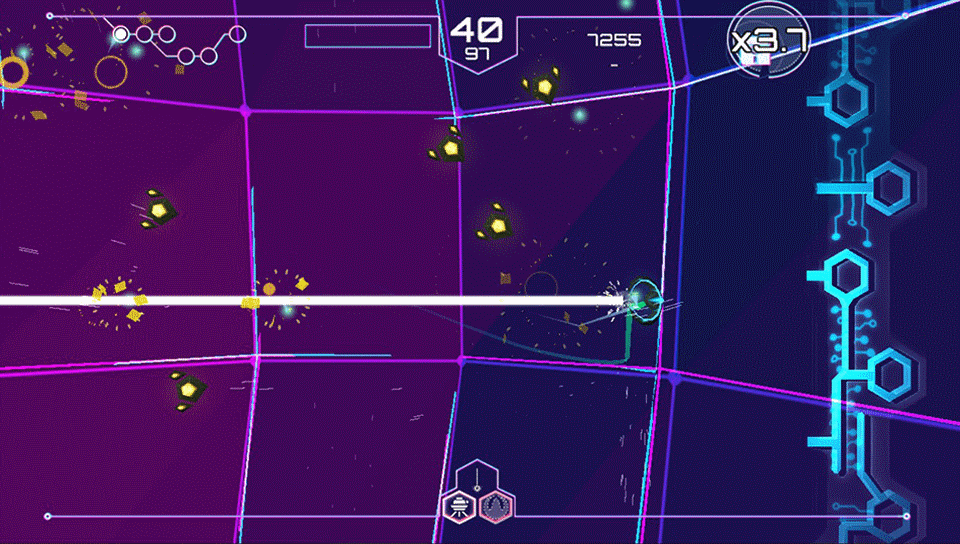Click the x3.7 multiplier badge

(x=767, y=41)
